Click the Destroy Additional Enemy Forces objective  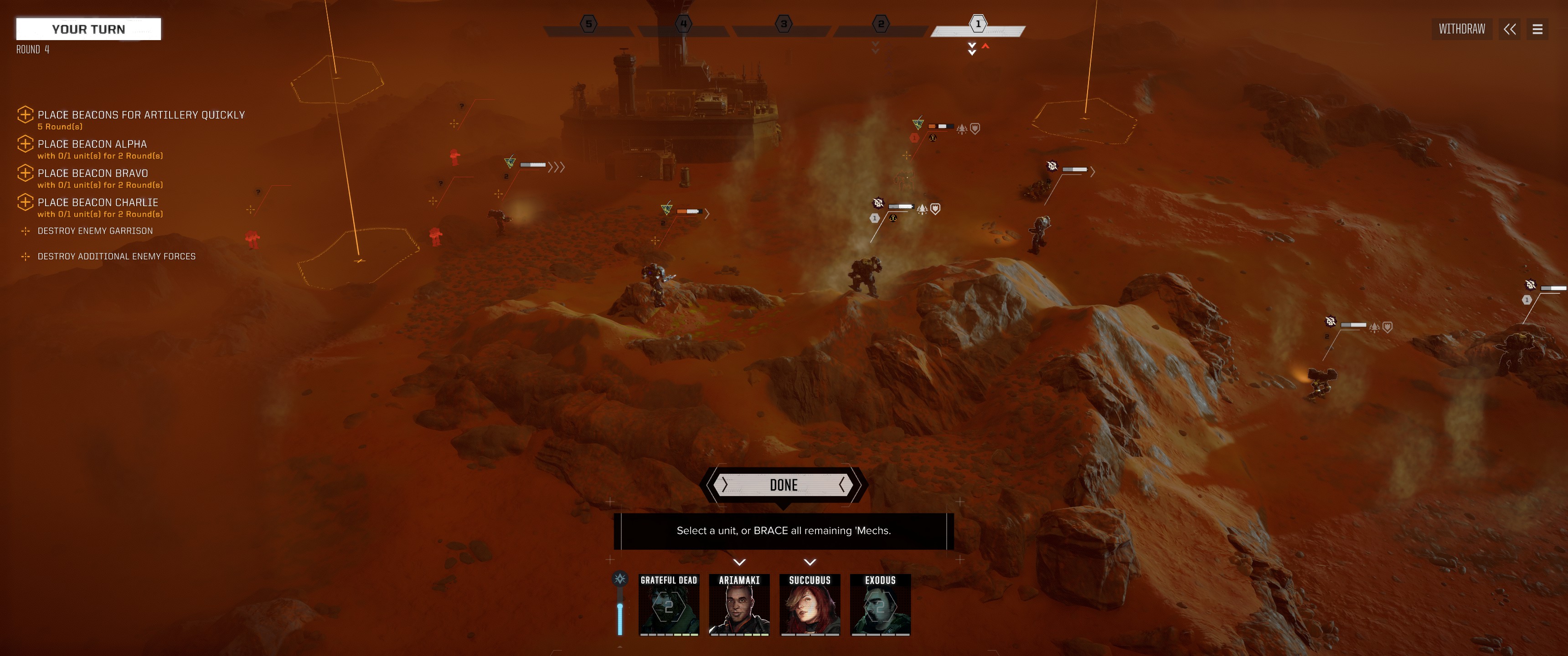(x=116, y=257)
